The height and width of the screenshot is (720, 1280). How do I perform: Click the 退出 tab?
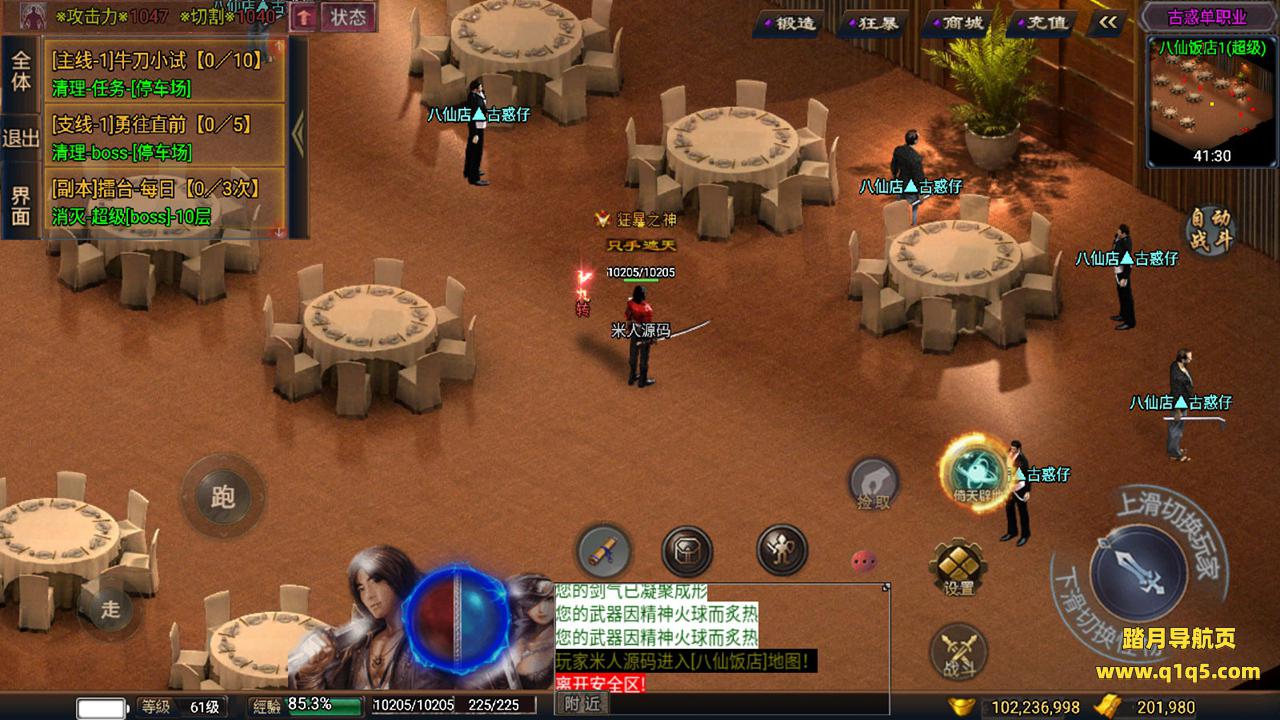(x=21, y=138)
